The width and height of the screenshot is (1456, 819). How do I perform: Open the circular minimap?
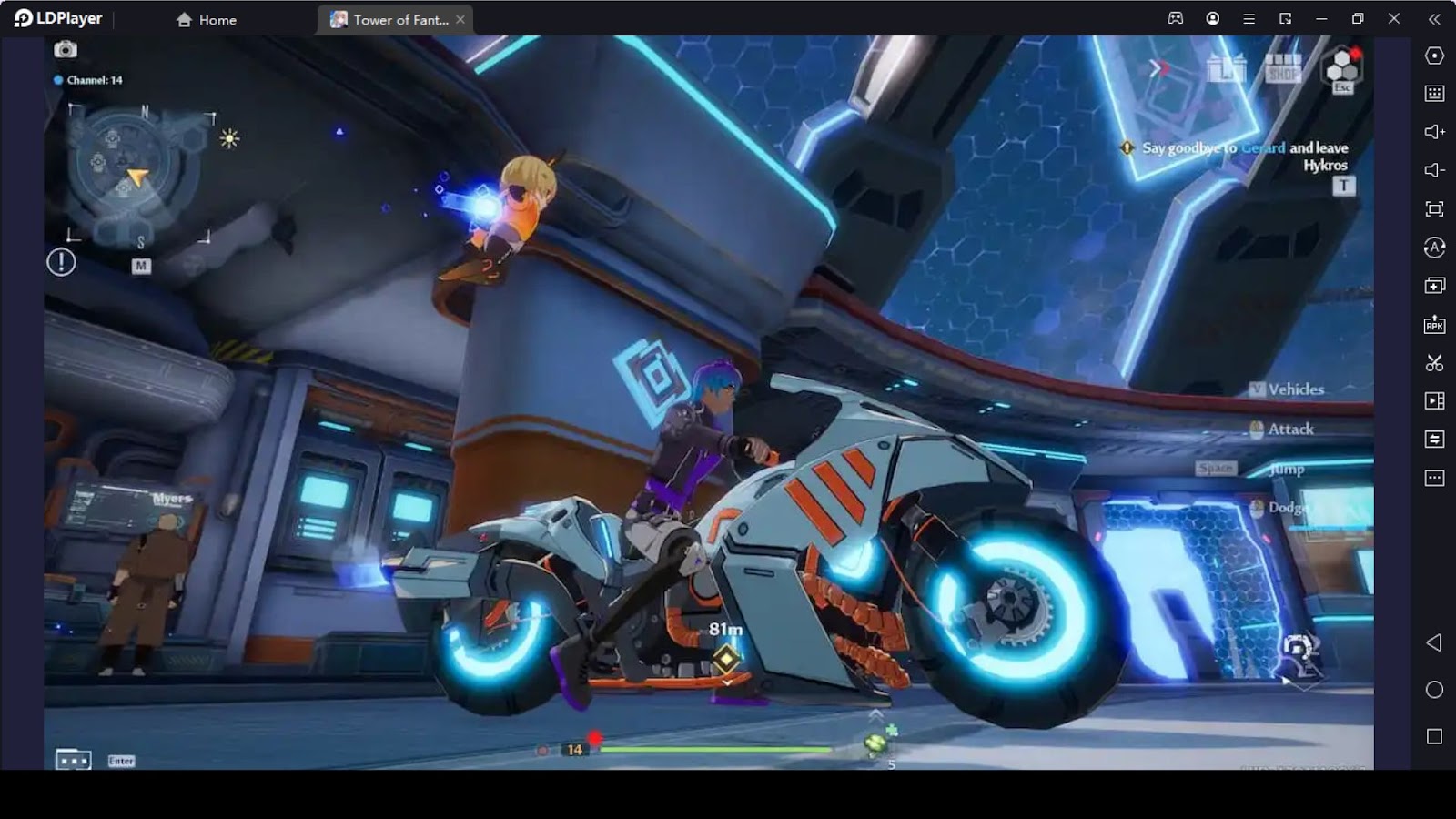[x=131, y=168]
